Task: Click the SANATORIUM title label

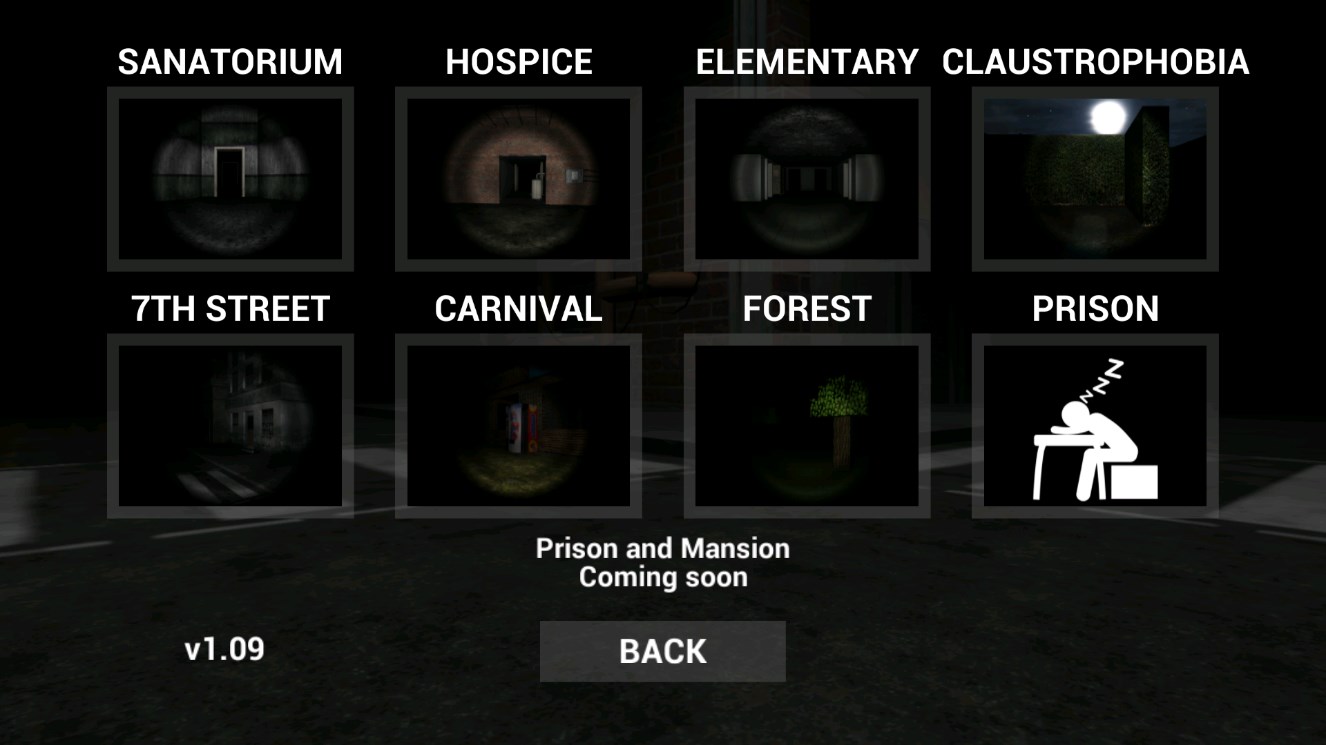Action: 230,62
